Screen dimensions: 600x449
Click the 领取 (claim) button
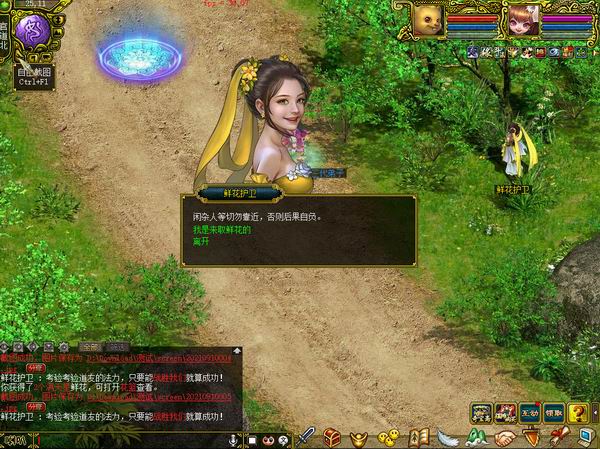tap(554, 412)
